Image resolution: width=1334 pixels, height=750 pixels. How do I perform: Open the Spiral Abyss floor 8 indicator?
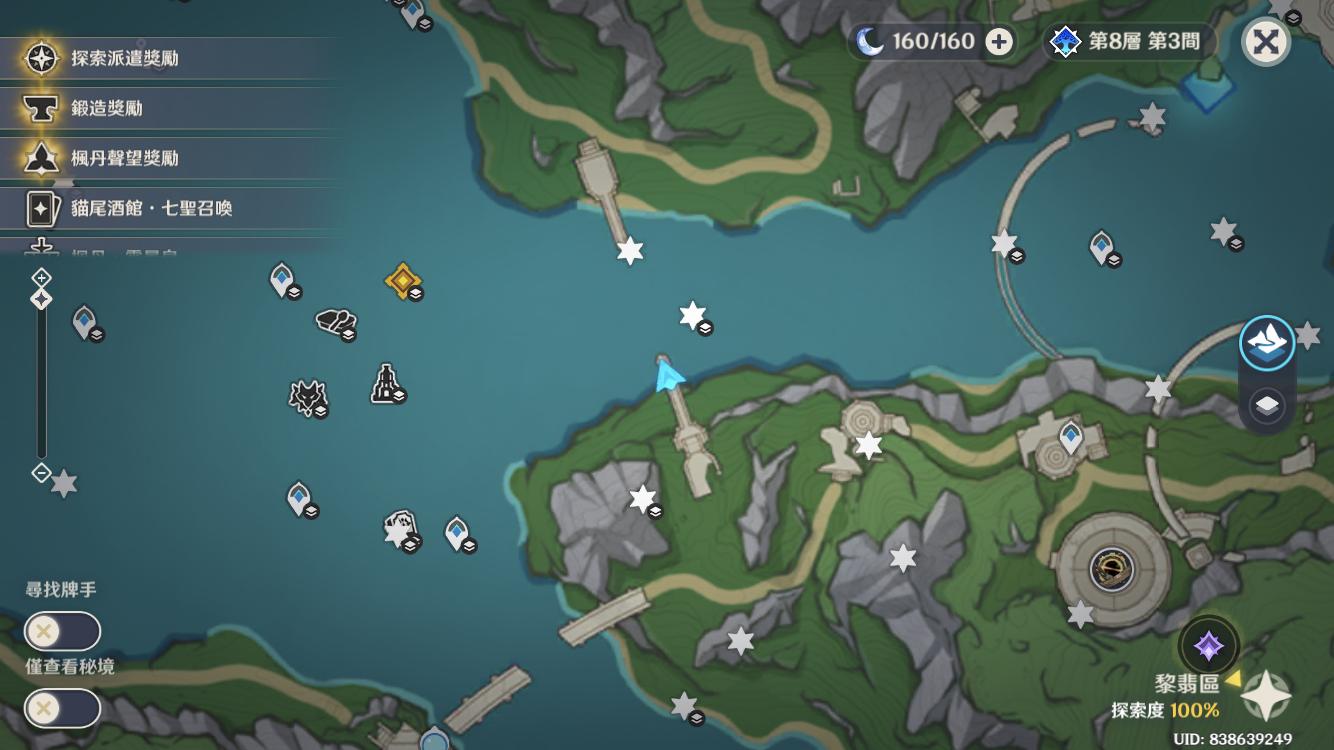tap(1129, 42)
